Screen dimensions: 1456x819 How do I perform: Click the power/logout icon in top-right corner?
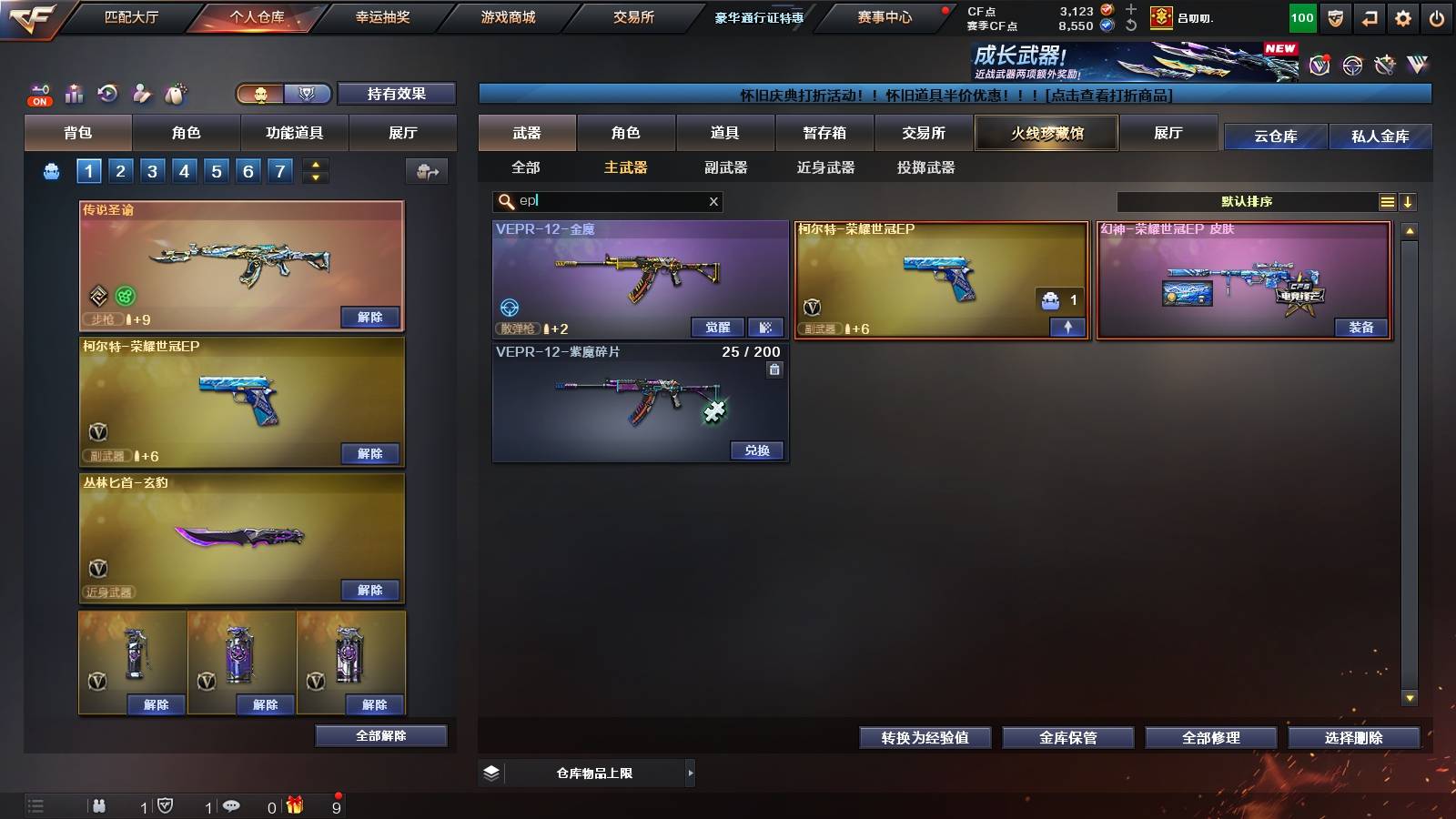click(1438, 17)
